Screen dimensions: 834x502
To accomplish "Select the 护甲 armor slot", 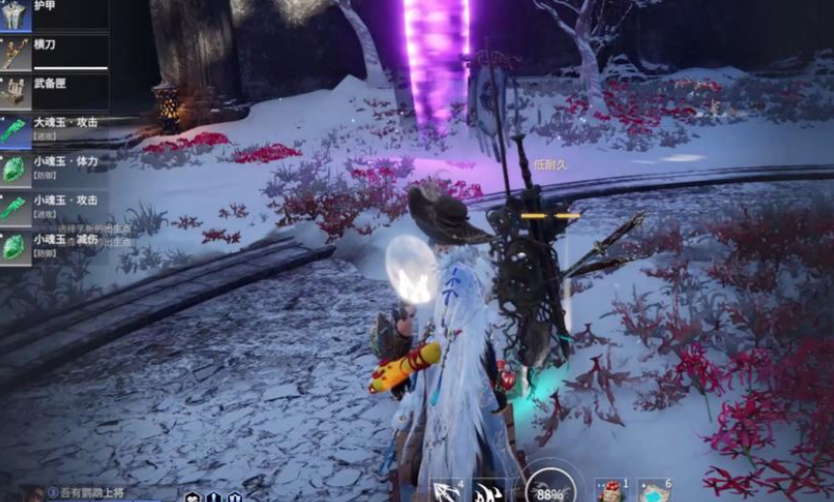I will click(x=54, y=14).
